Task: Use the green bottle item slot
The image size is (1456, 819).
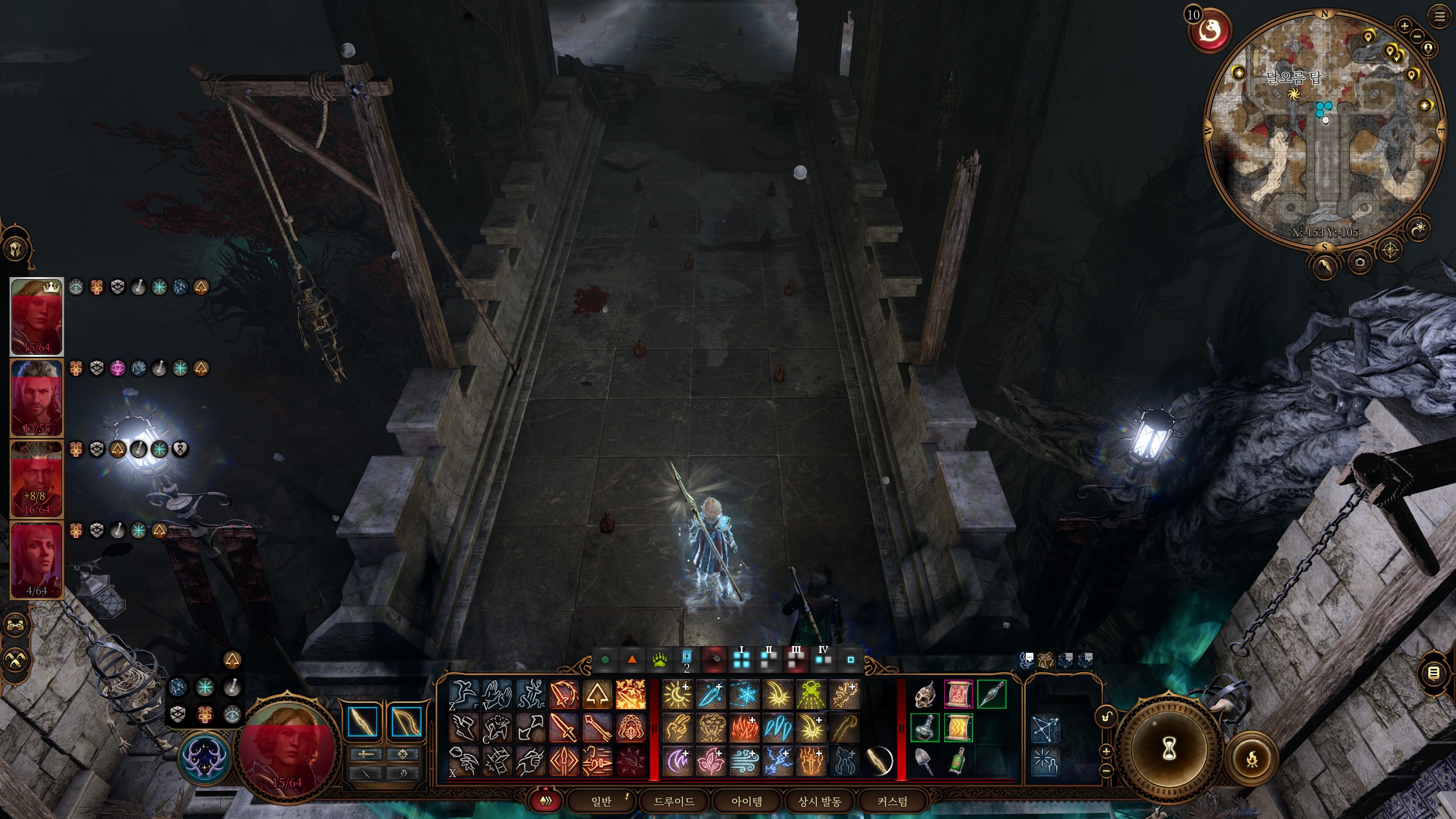Action: pos(958,761)
